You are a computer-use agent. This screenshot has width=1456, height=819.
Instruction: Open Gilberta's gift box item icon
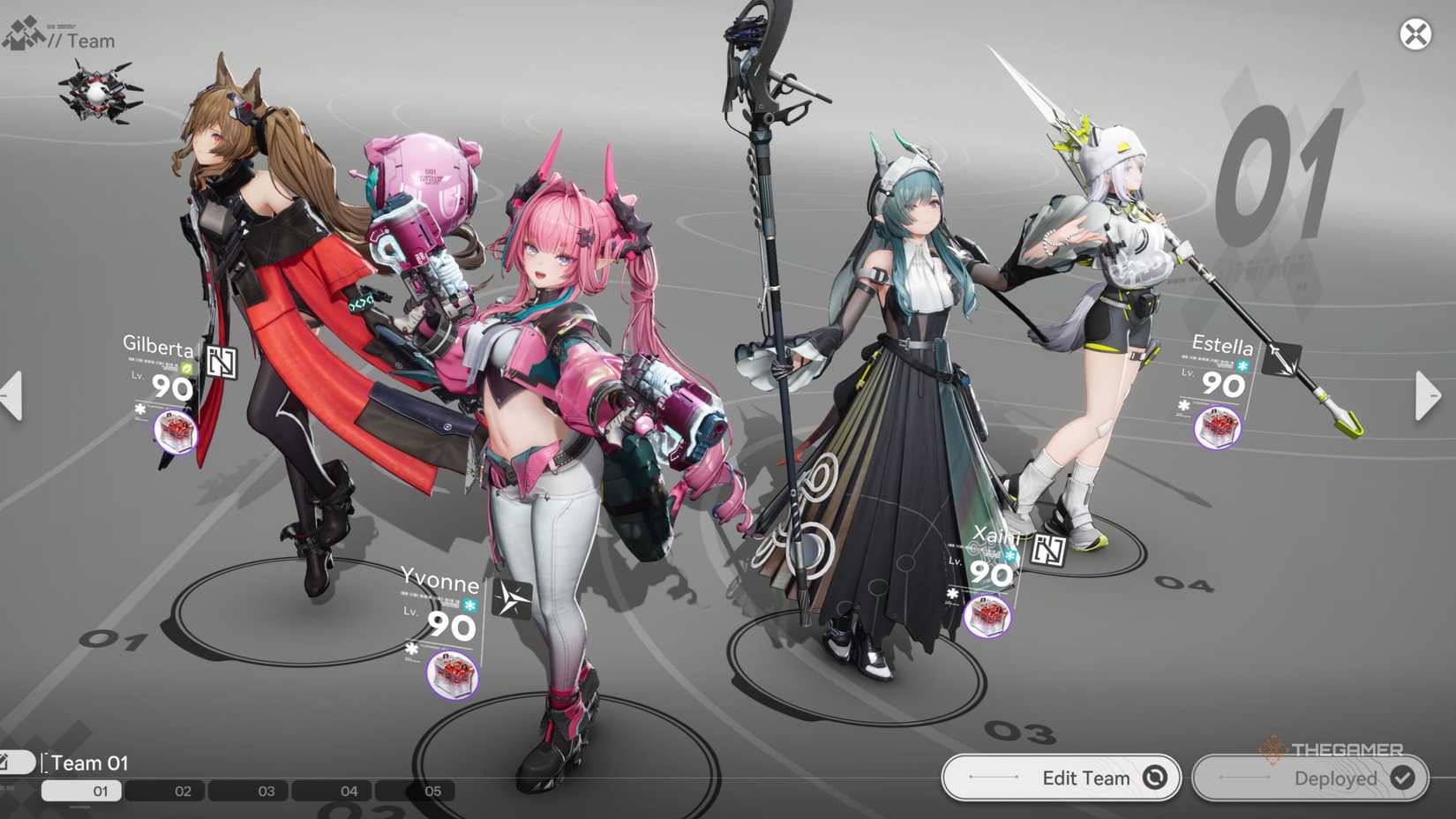point(176,432)
